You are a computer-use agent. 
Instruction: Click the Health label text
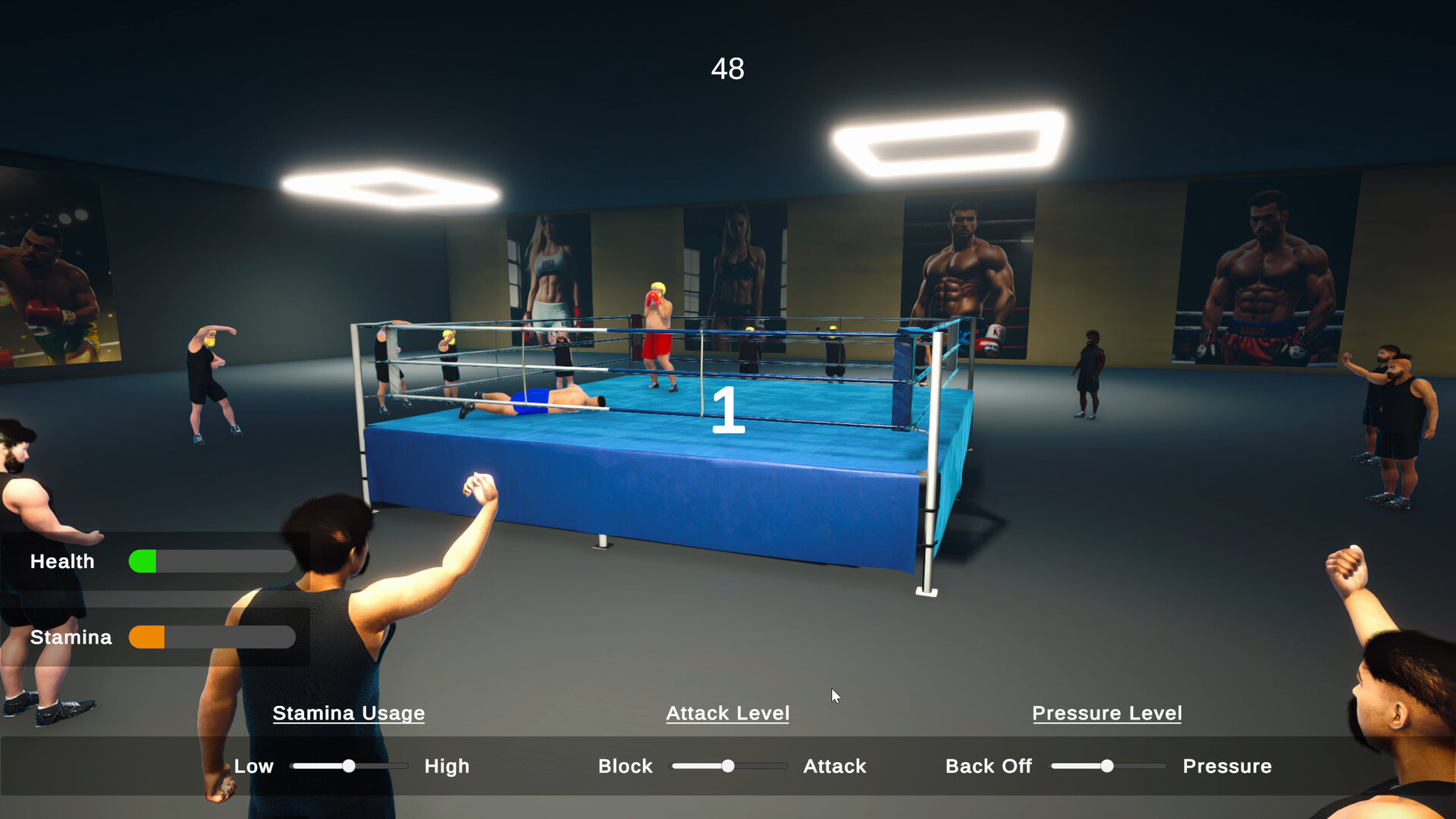(x=62, y=561)
